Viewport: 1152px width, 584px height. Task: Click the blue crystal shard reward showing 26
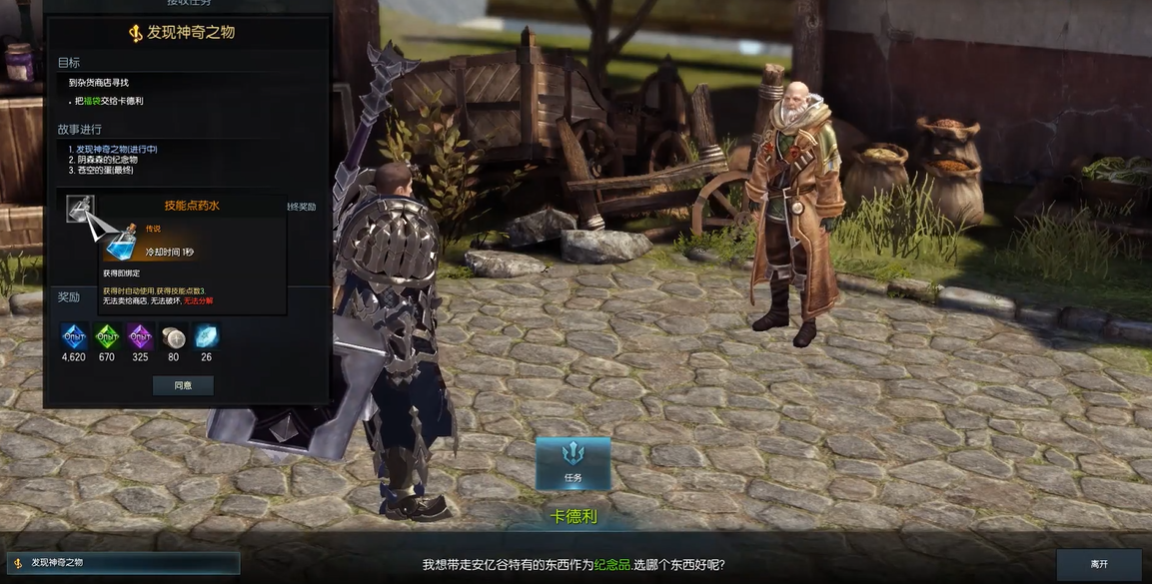(x=206, y=337)
